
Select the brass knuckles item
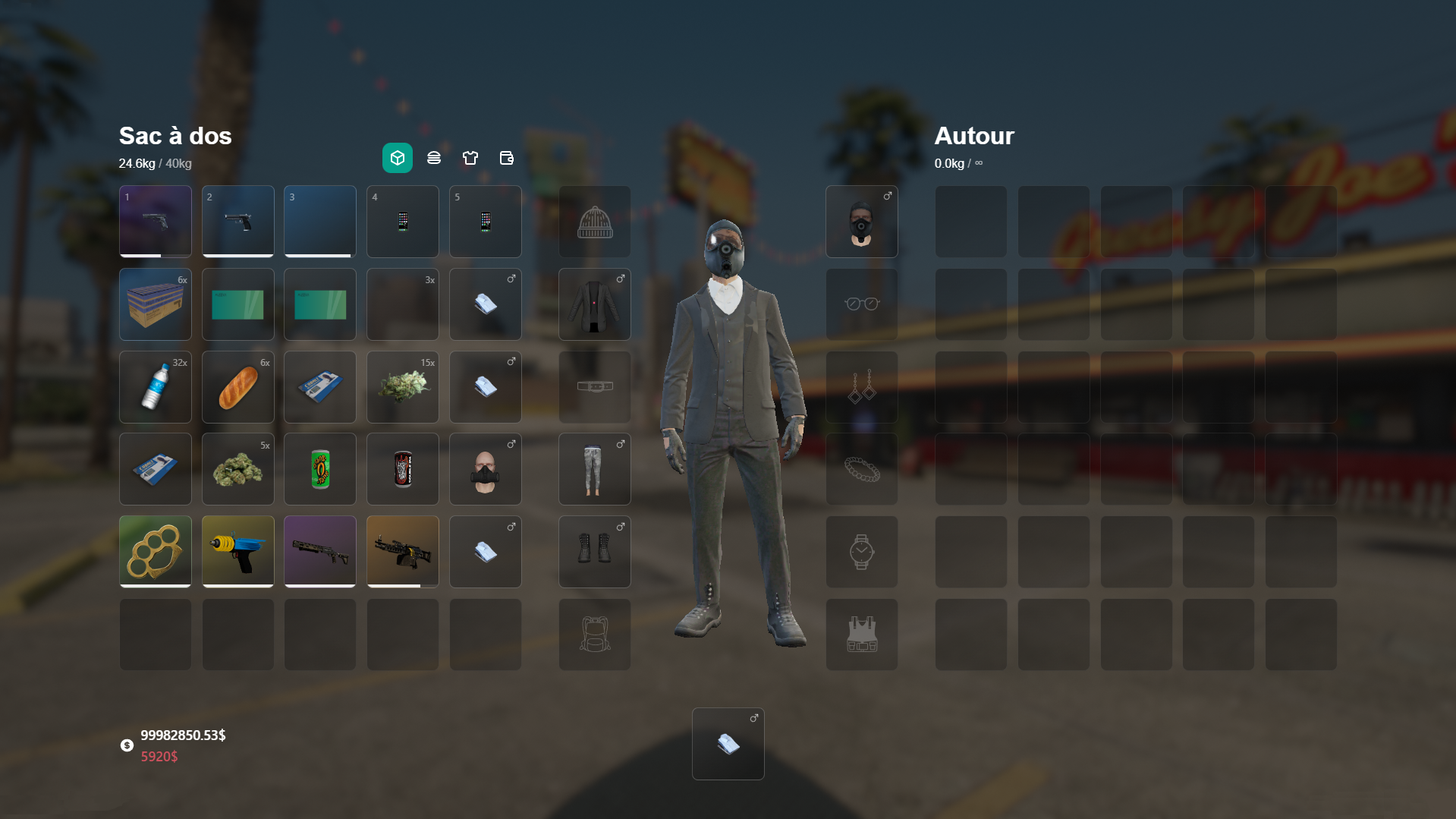click(x=155, y=552)
